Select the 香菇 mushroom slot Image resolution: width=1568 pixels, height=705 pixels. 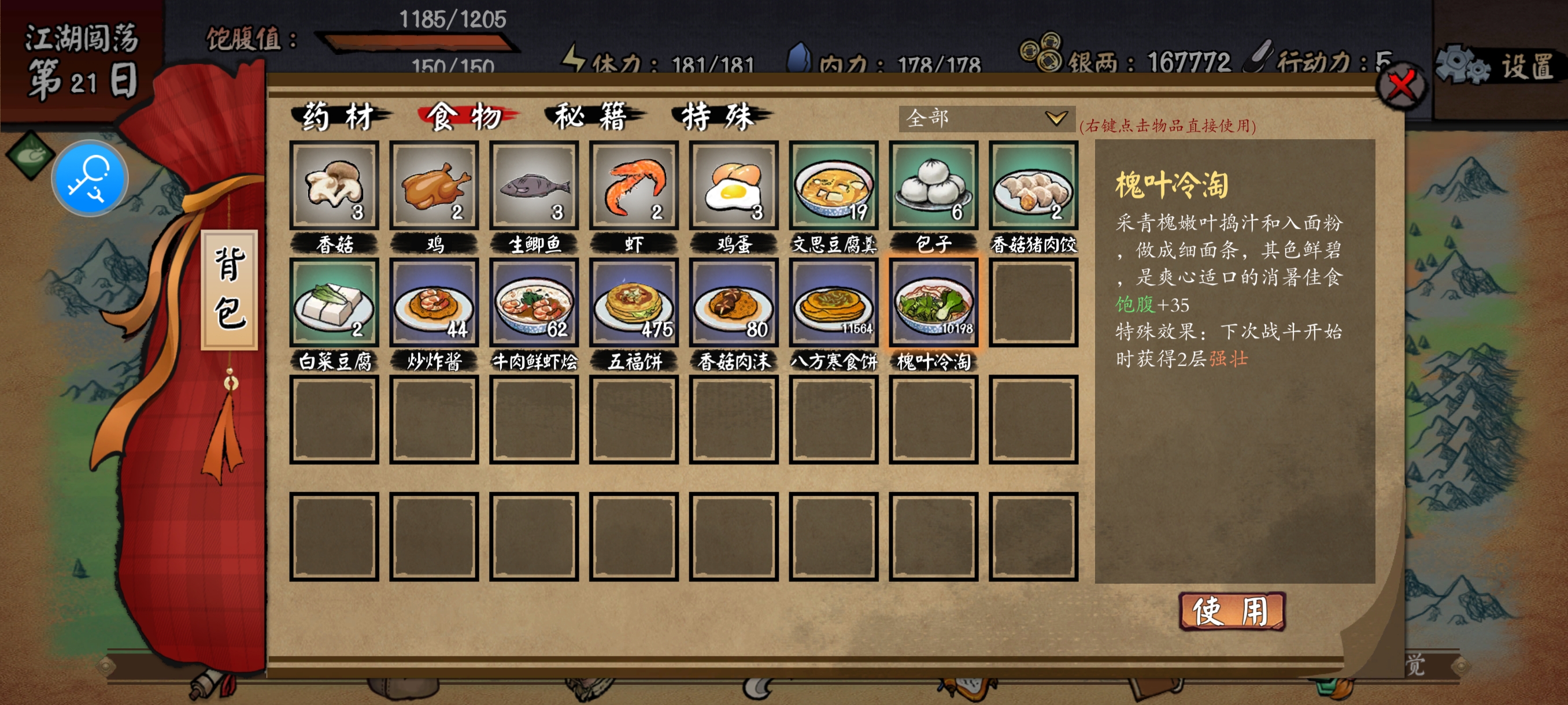pos(334,185)
